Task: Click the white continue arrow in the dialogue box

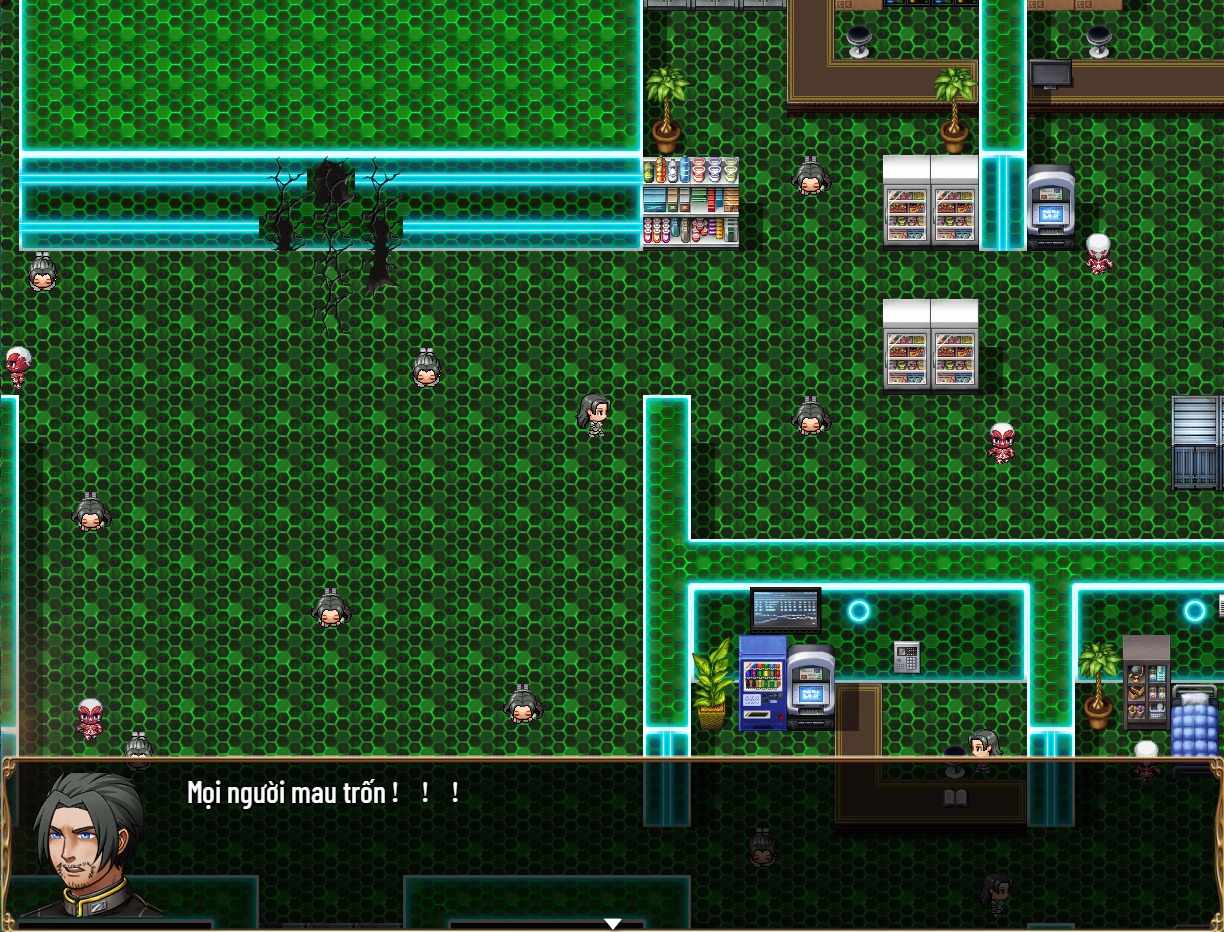Action: click(612, 924)
